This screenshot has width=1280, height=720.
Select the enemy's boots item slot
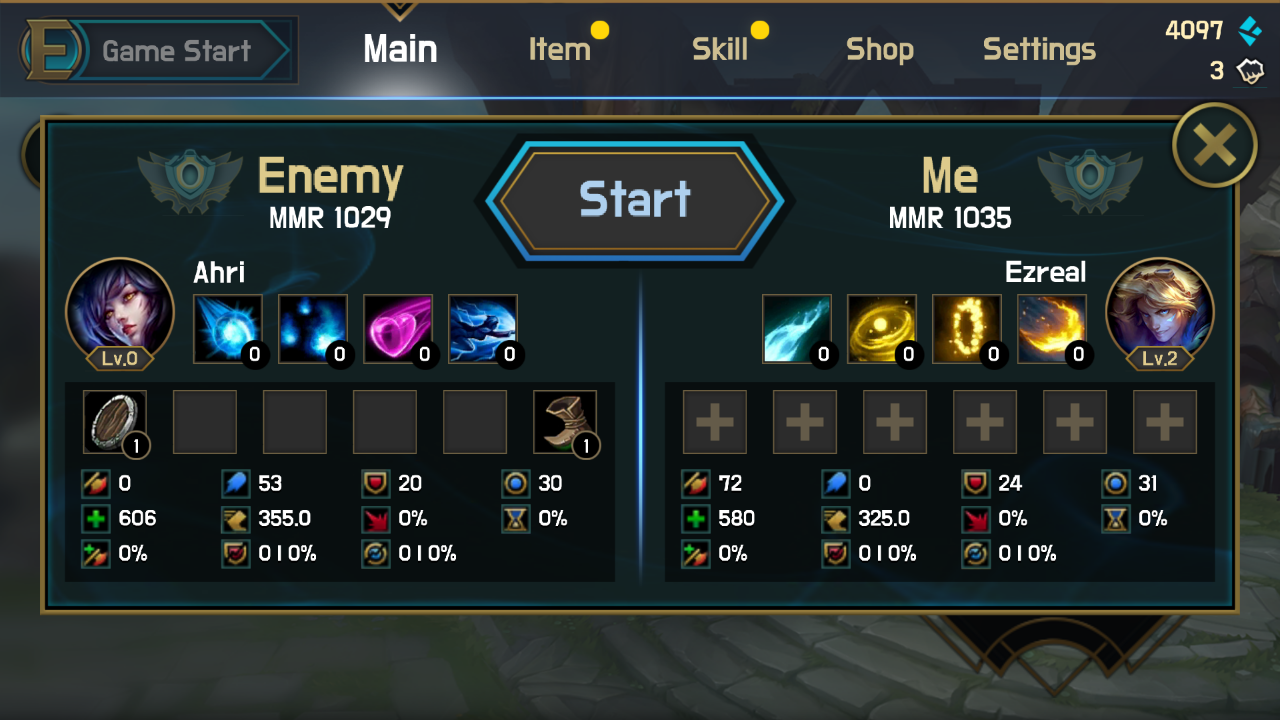click(x=565, y=422)
